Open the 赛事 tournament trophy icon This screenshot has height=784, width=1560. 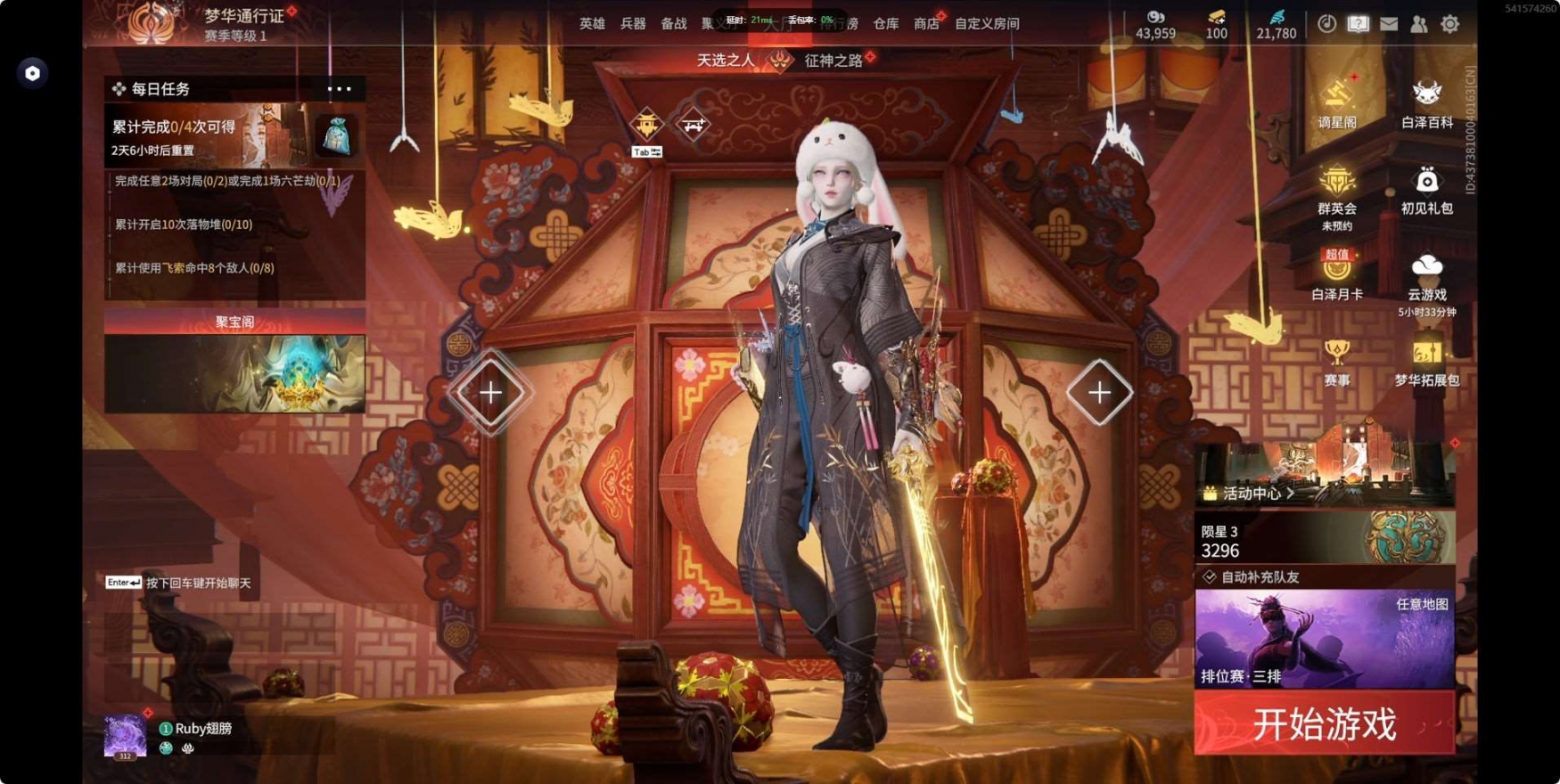point(1336,359)
